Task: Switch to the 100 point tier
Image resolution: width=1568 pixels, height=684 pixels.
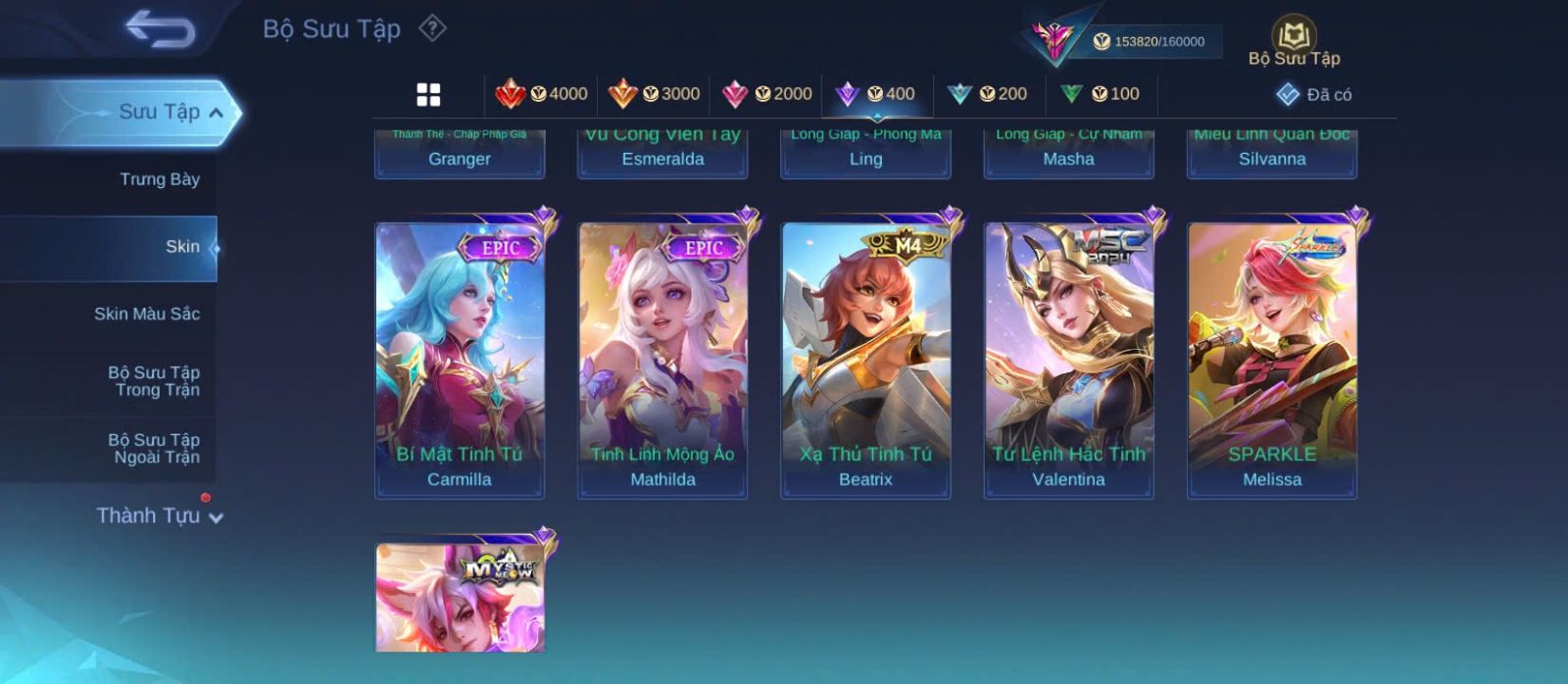Action: (1100, 94)
